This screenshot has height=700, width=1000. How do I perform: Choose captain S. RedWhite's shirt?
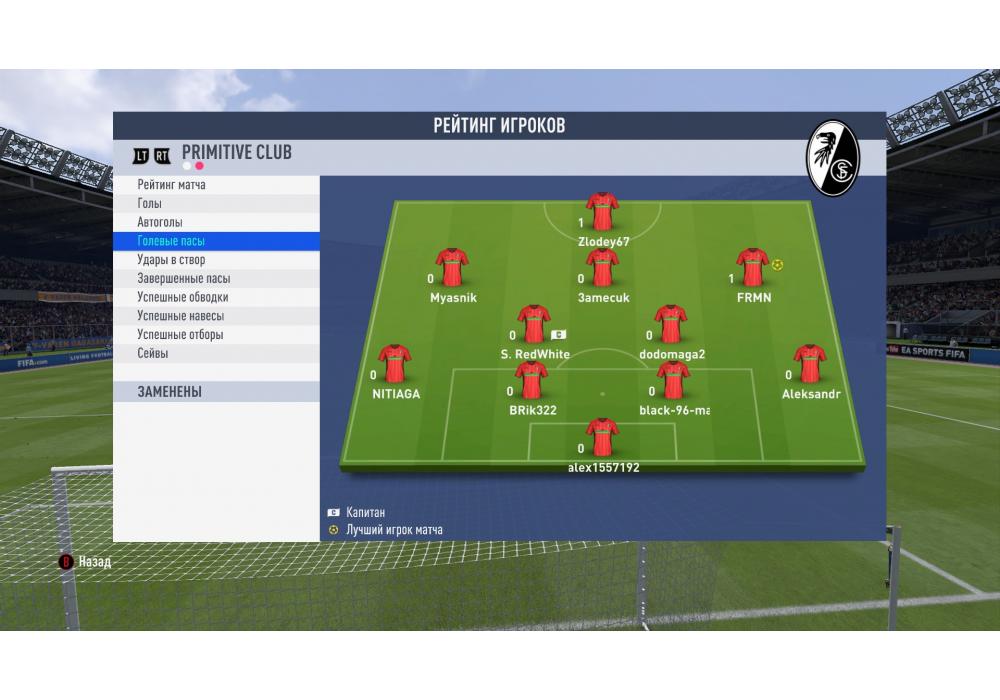(x=534, y=324)
